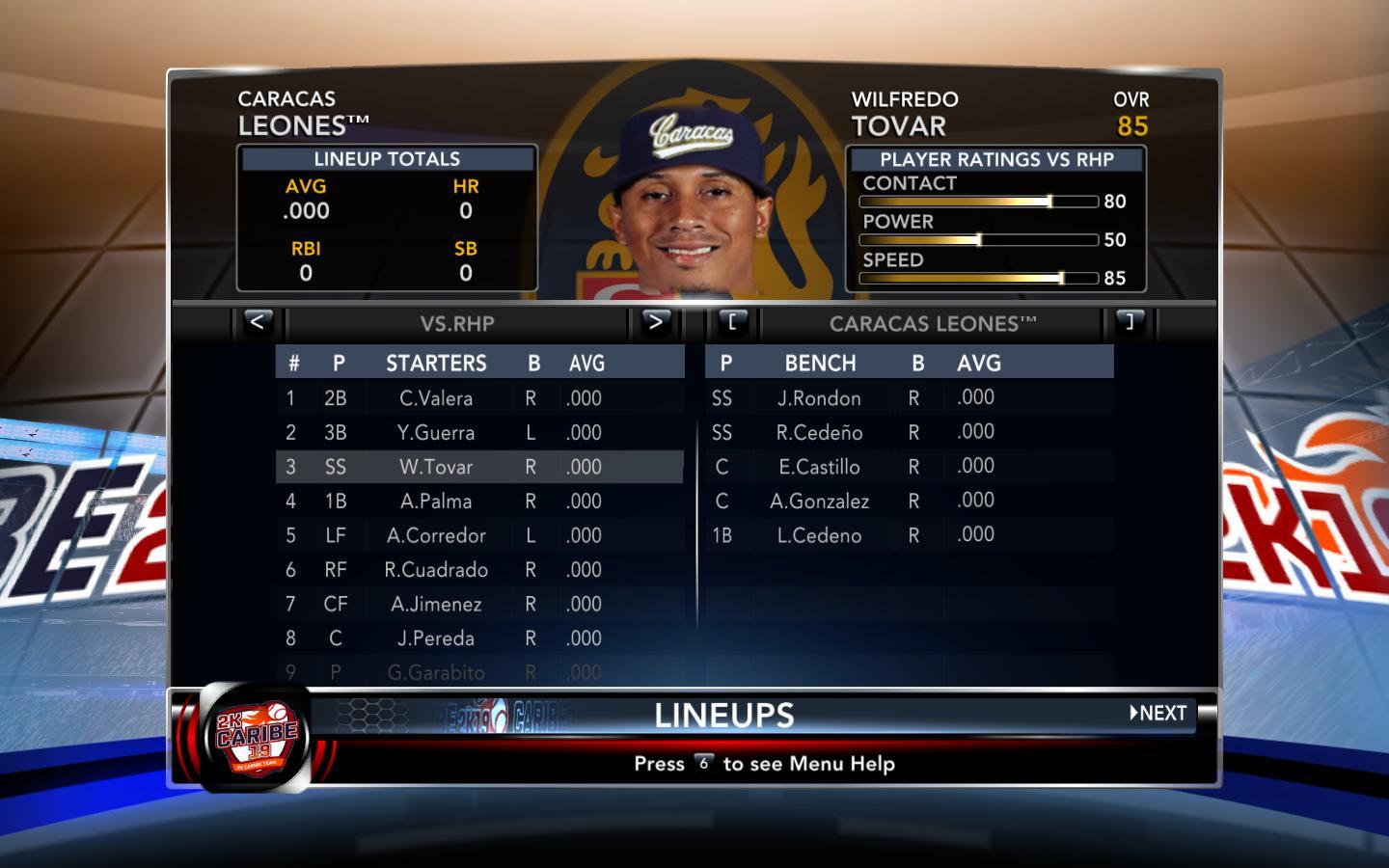1389x868 pixels.
Task: Select bench player J.Rondon
Action: coord(819,398)
